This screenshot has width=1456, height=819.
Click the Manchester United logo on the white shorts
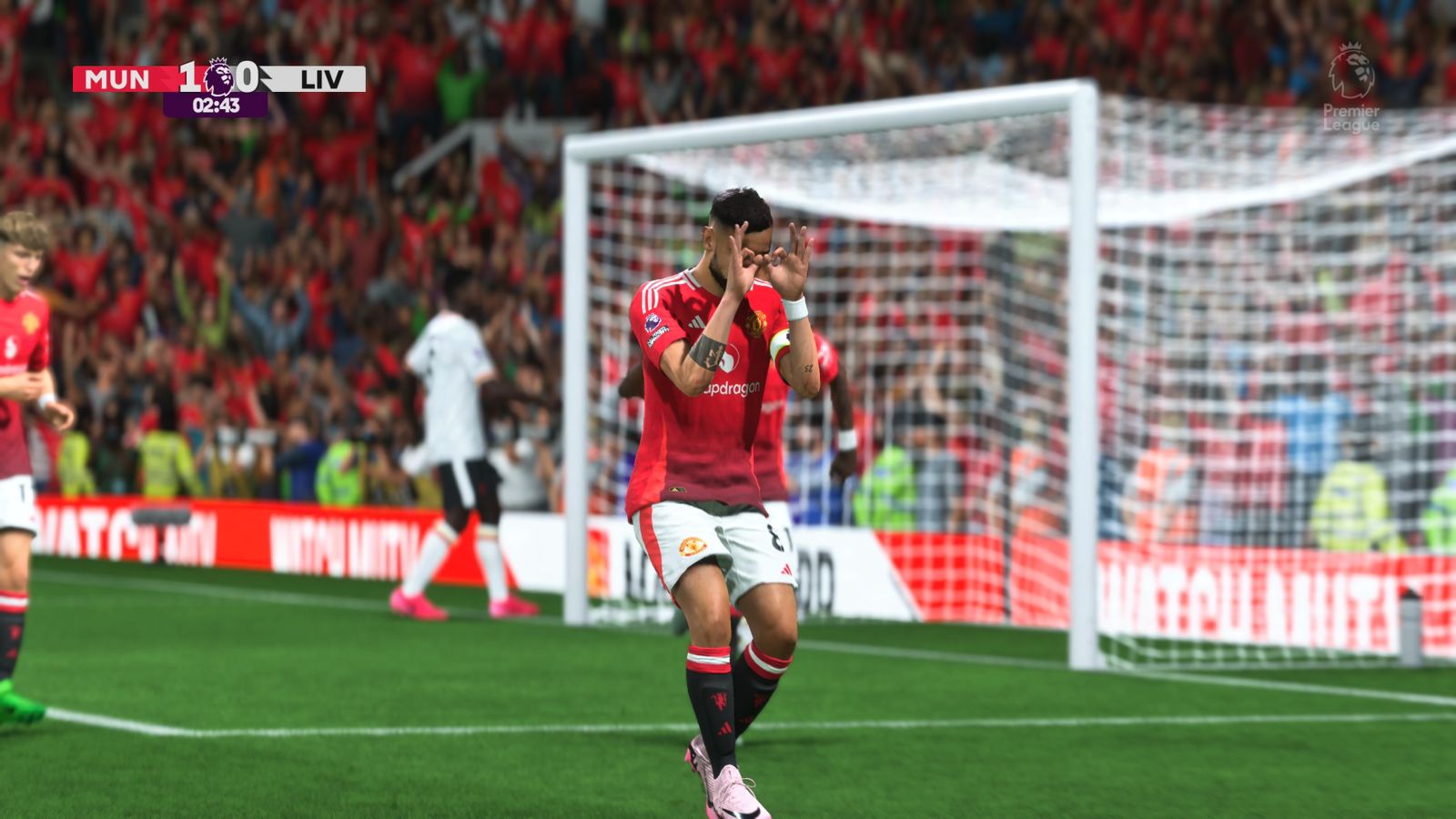pos(693,544)
